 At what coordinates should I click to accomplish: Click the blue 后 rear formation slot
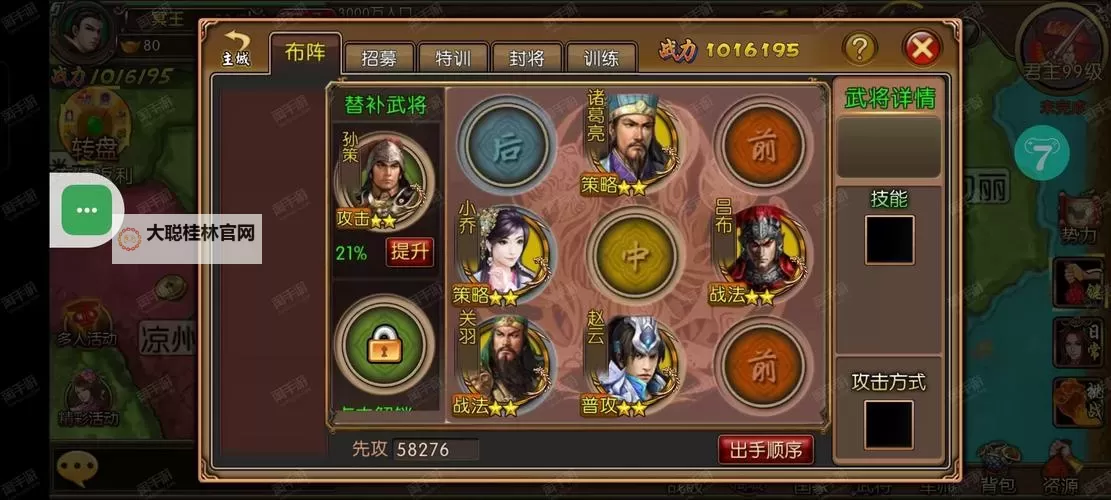pyautogui.click(x=509, y=141)
